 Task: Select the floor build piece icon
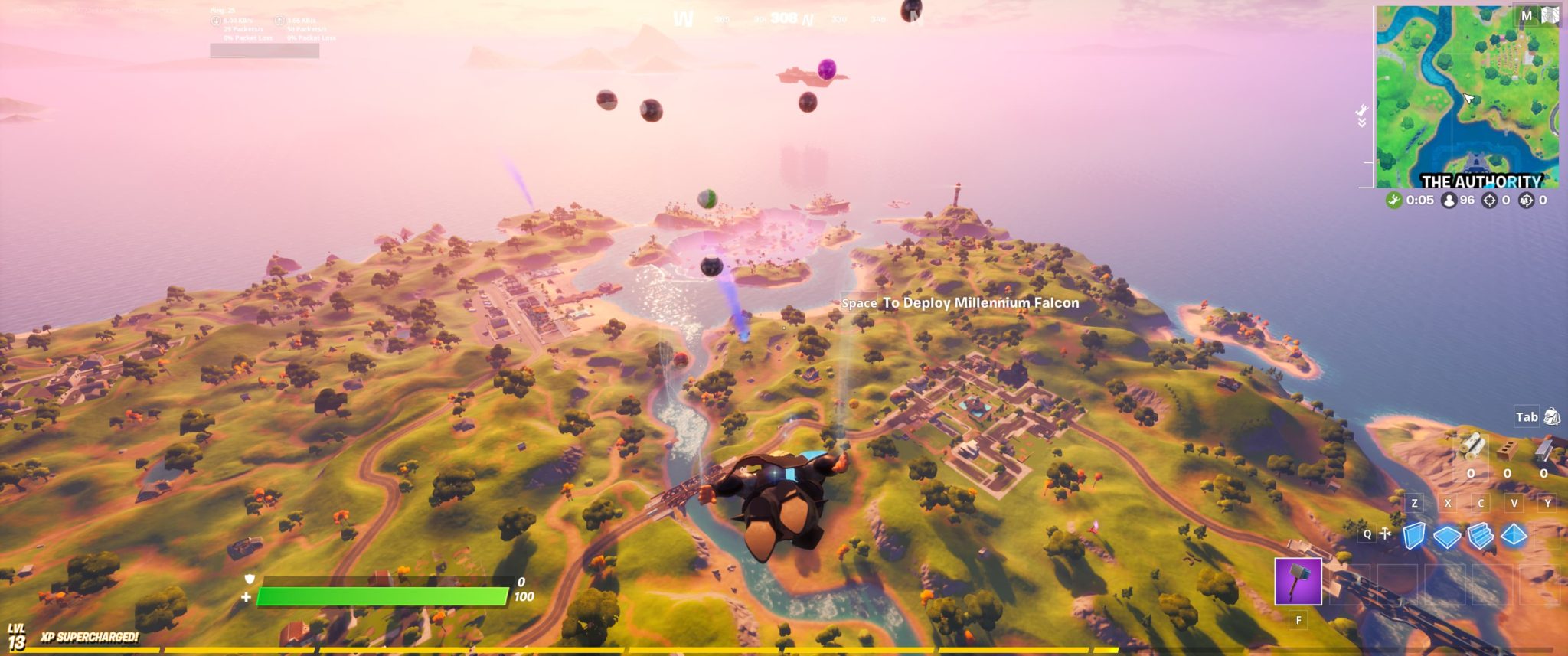[x=1446, y=536]
